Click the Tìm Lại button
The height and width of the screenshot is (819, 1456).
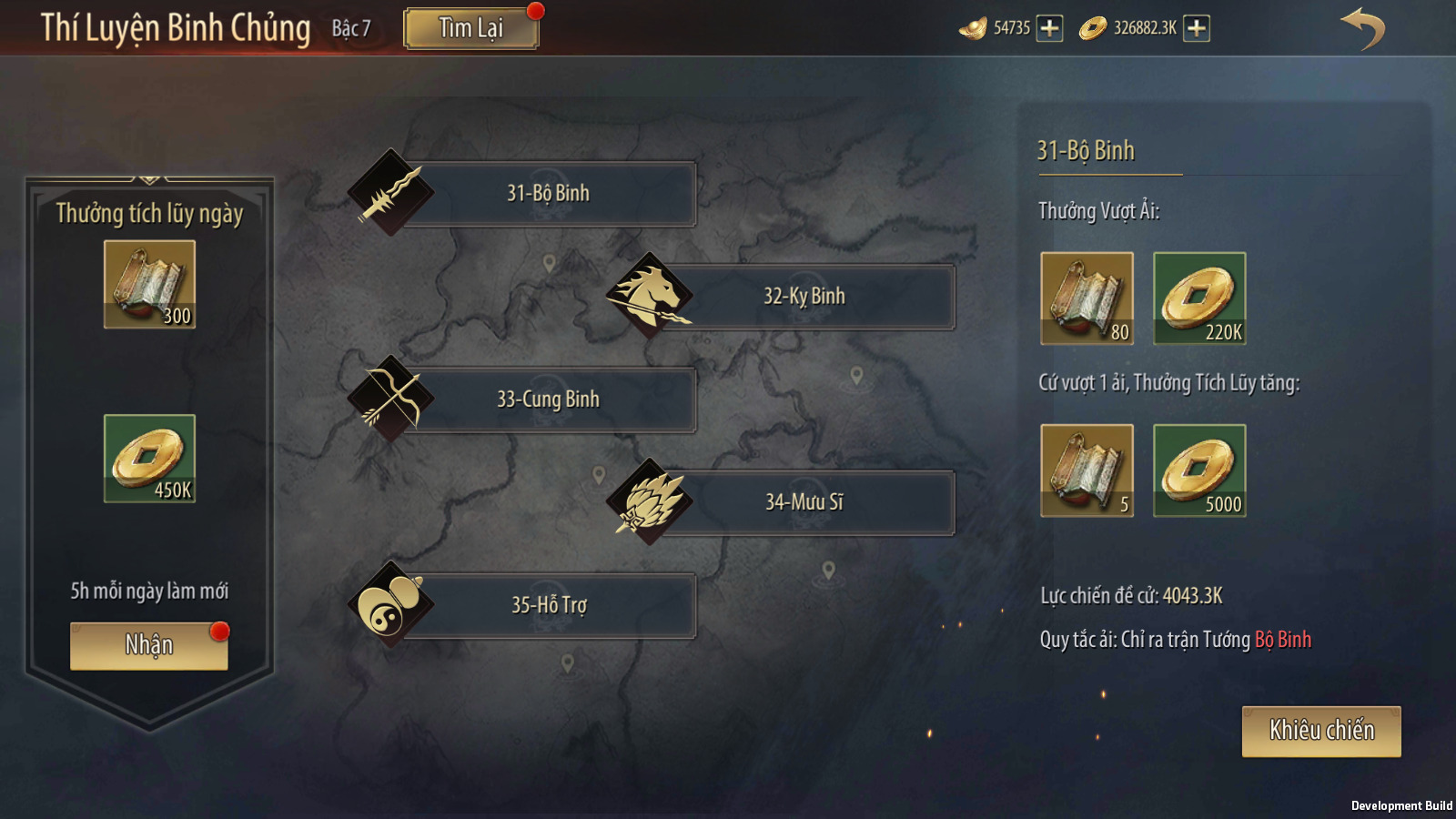pyautogui.click(x=470, y=28)
